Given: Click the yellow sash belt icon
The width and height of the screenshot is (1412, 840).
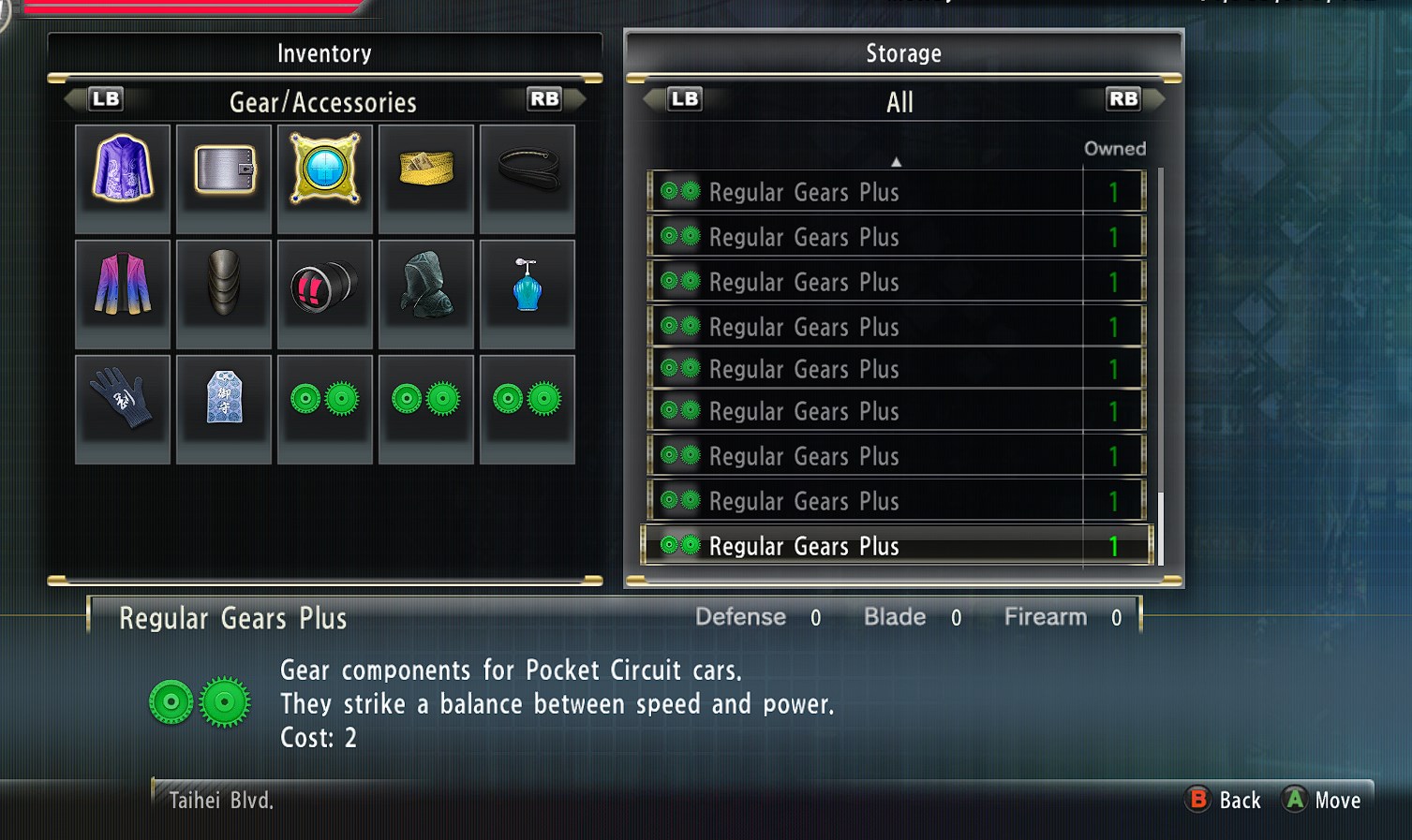Looking at the screenshot, I should click(x=426, y=177).
